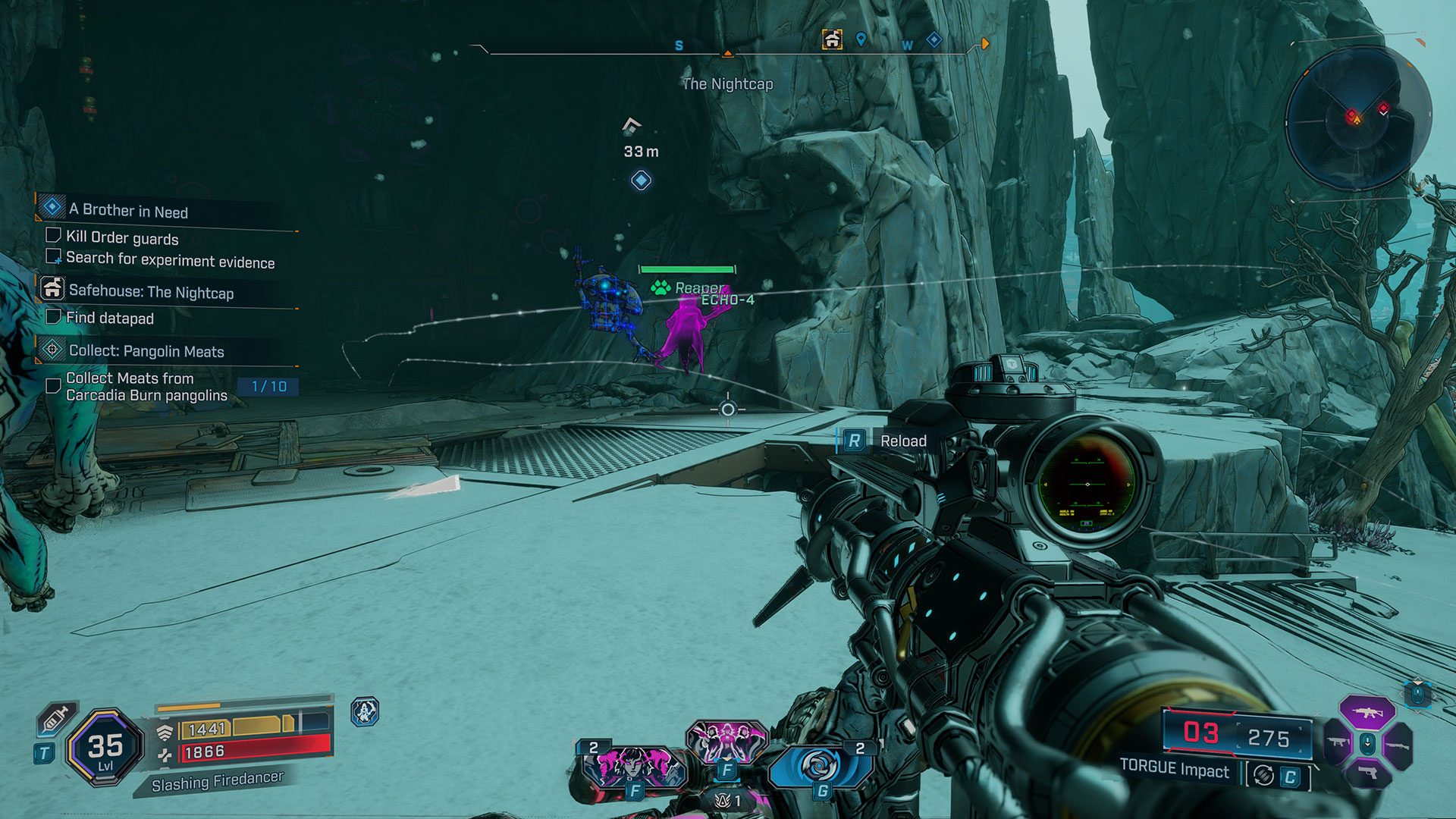Click the syringe repkit icon
Viewport: 1456px width, 819px height.
point(57,718)
